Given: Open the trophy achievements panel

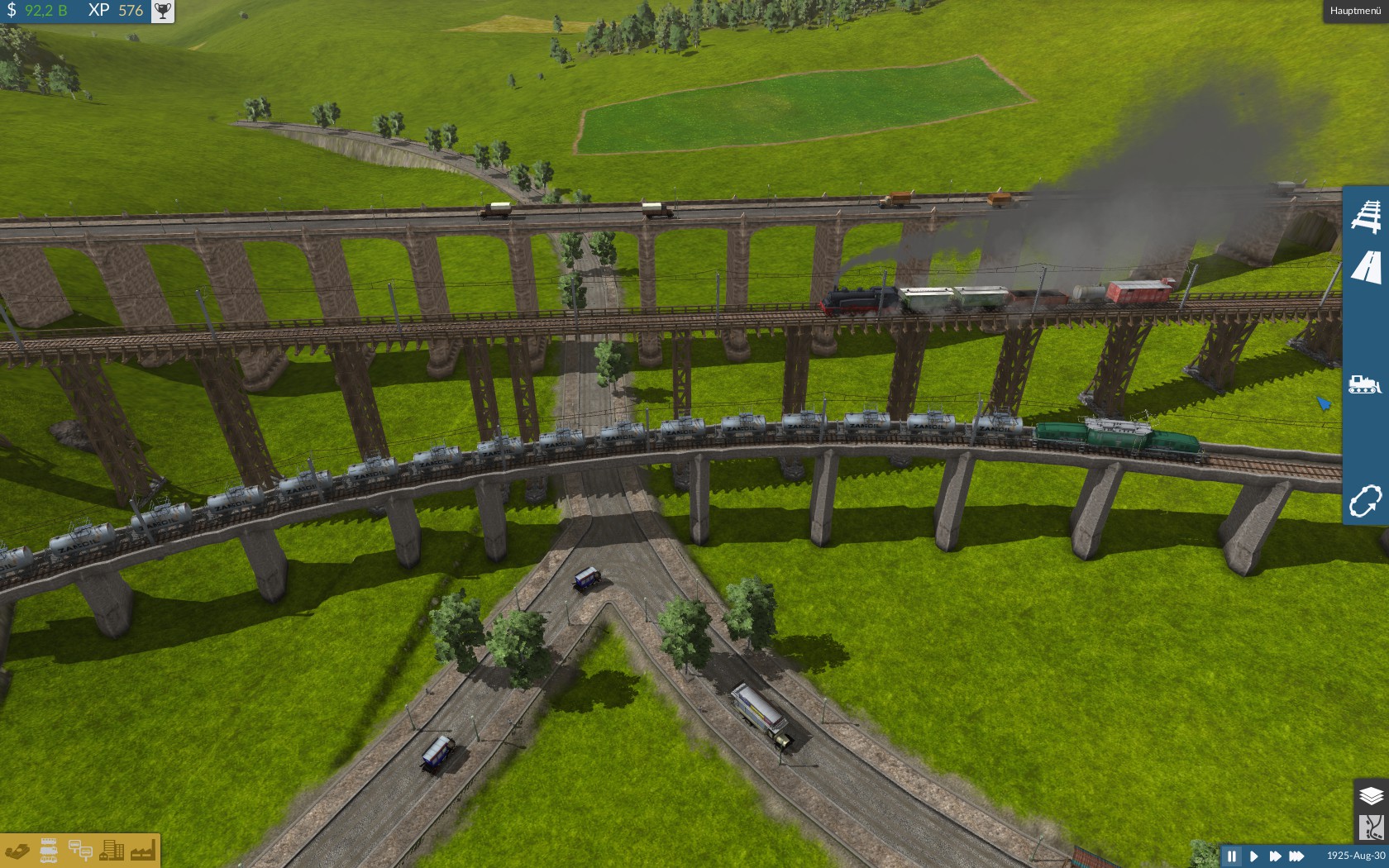Looking at the screenshot, I should coord(163,11).
